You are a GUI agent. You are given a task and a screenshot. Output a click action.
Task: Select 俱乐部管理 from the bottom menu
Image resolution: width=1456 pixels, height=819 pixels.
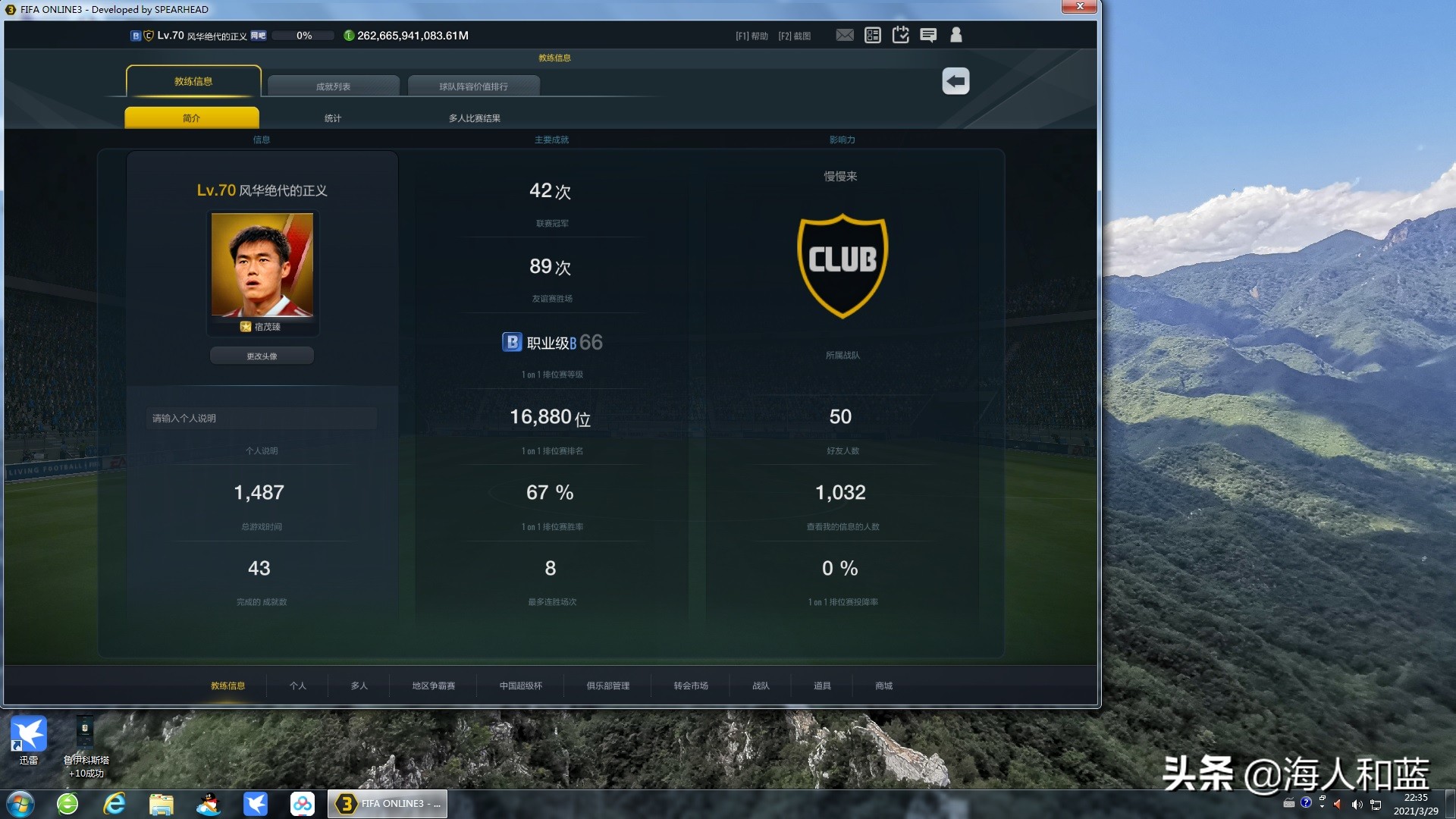(x=607, y=686)
